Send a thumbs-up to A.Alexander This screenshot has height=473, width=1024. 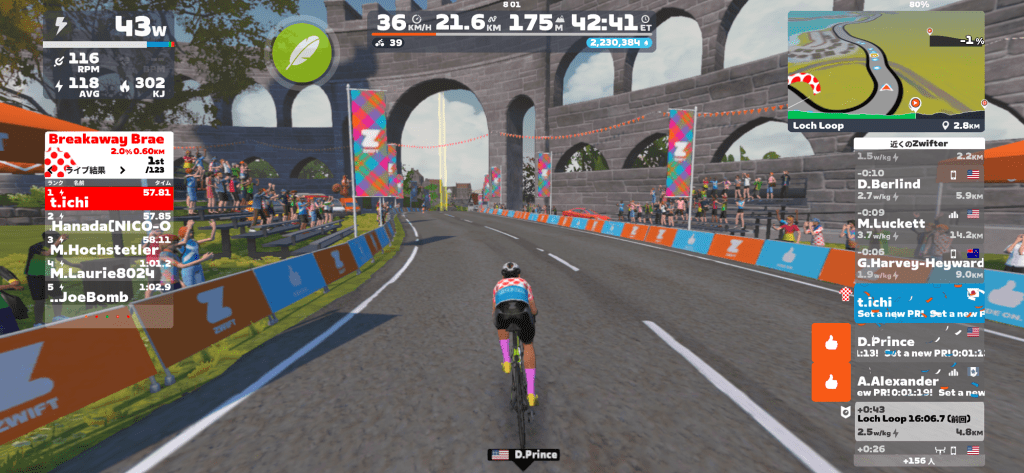[x=831, y=381]
